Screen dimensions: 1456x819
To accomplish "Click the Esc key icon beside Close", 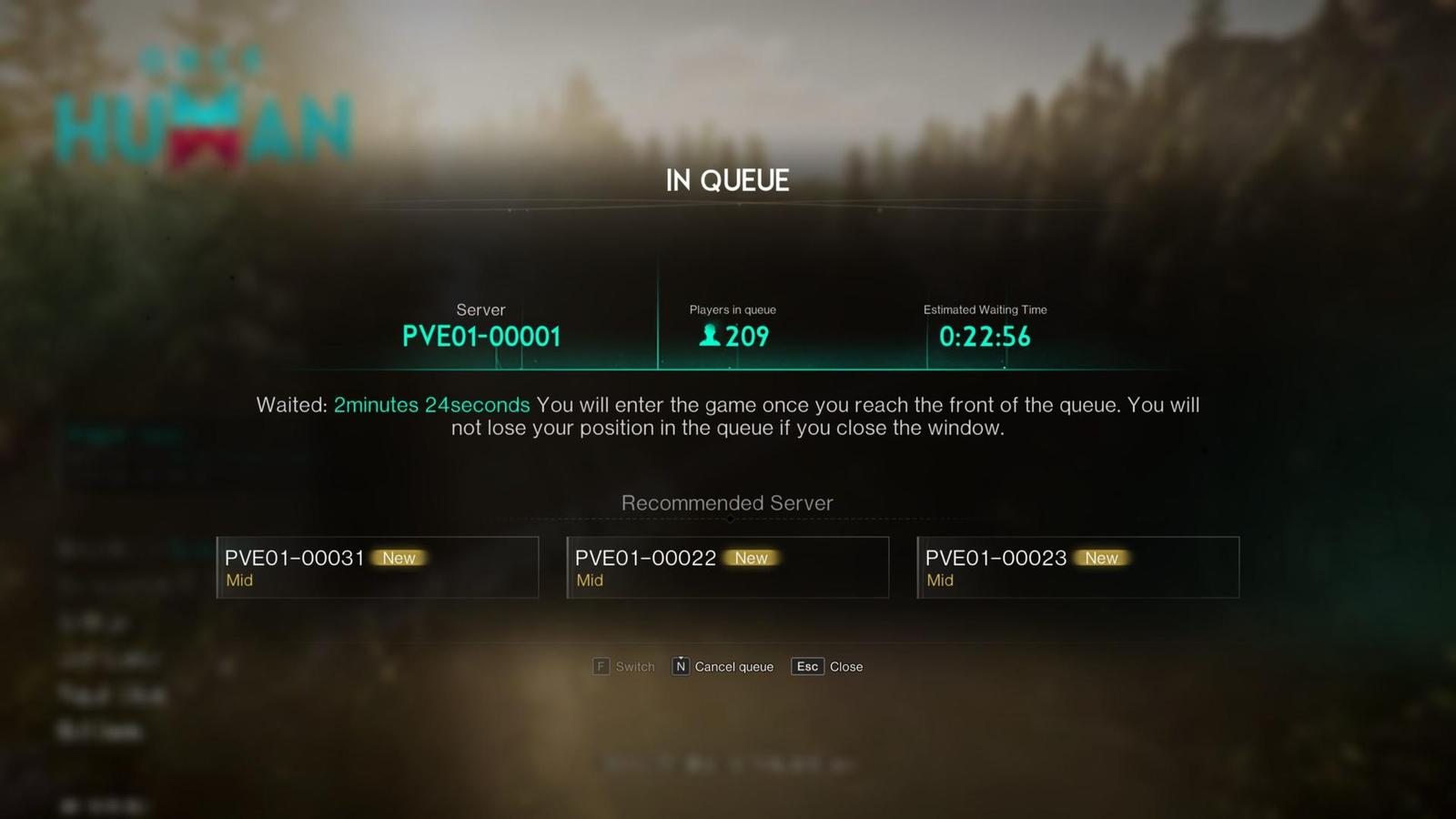I will coord(806,666).
